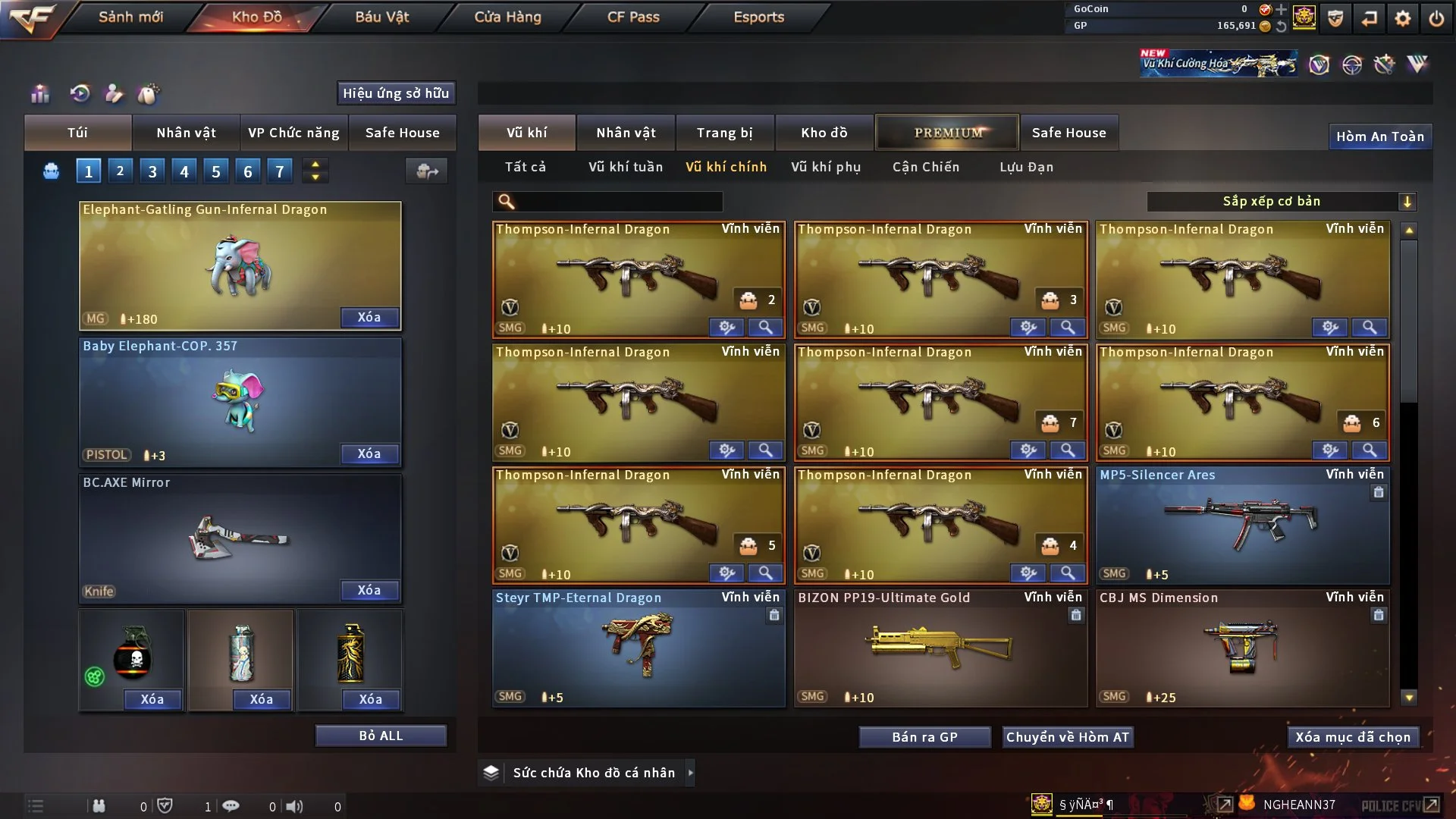Delete selected items with Xóa mục đã chọn
Screen dimensions: 1456x819
pos(1352,737)
